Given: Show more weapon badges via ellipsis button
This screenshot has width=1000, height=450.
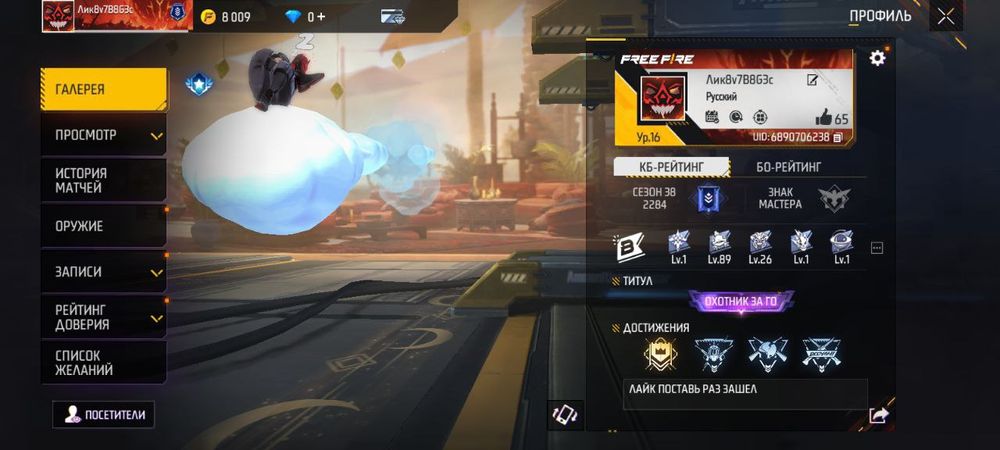Looking at the screenshot, I should (x=877, y=247).
